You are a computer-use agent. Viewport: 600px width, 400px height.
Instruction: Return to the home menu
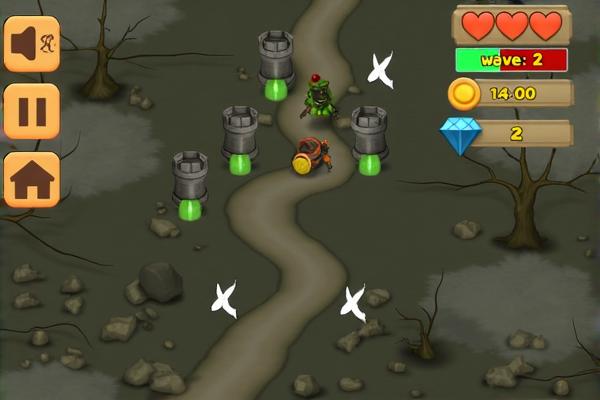click(x=32, y=179)
